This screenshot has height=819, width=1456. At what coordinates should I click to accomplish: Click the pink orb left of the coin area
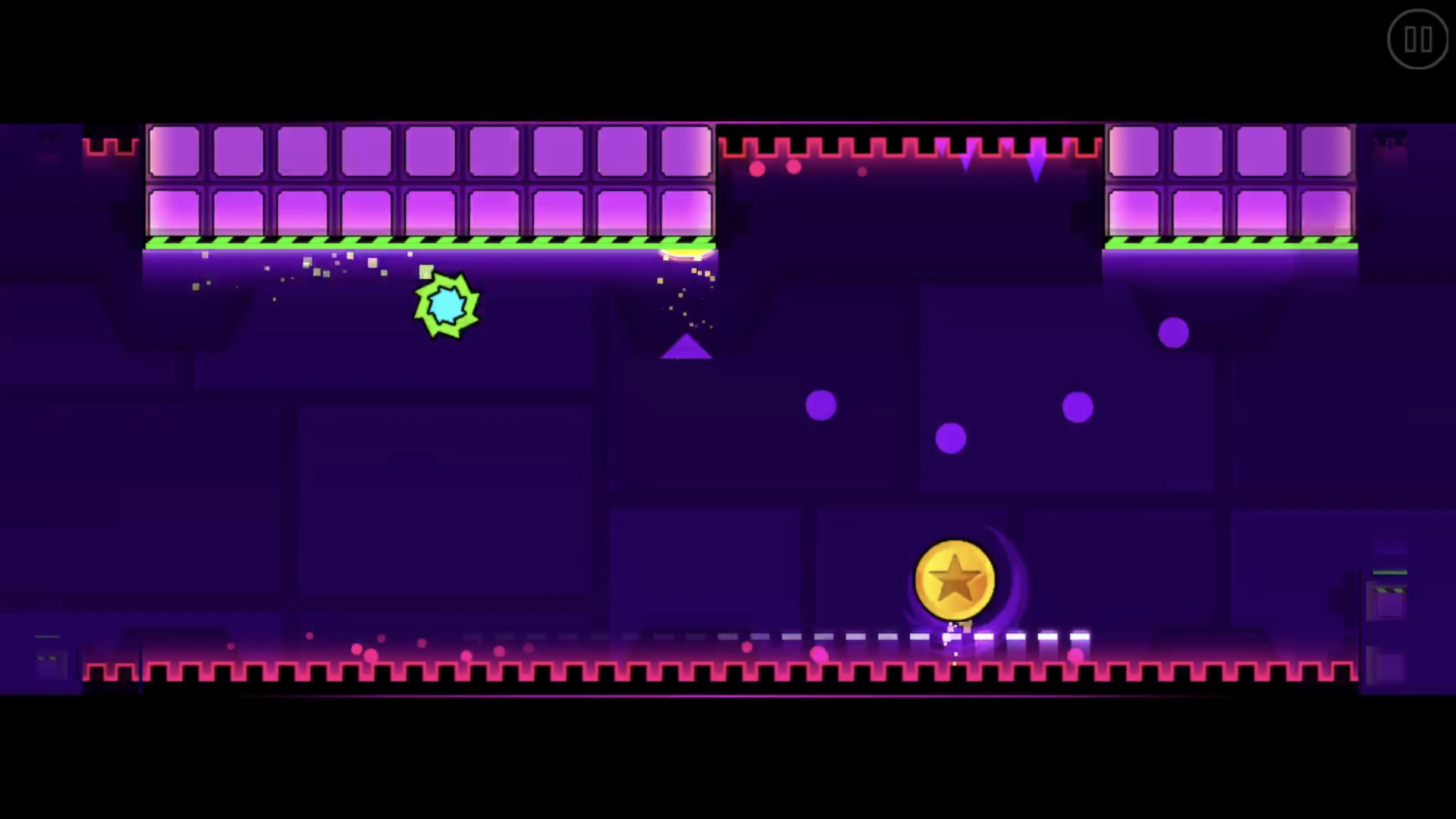[818, 653]
